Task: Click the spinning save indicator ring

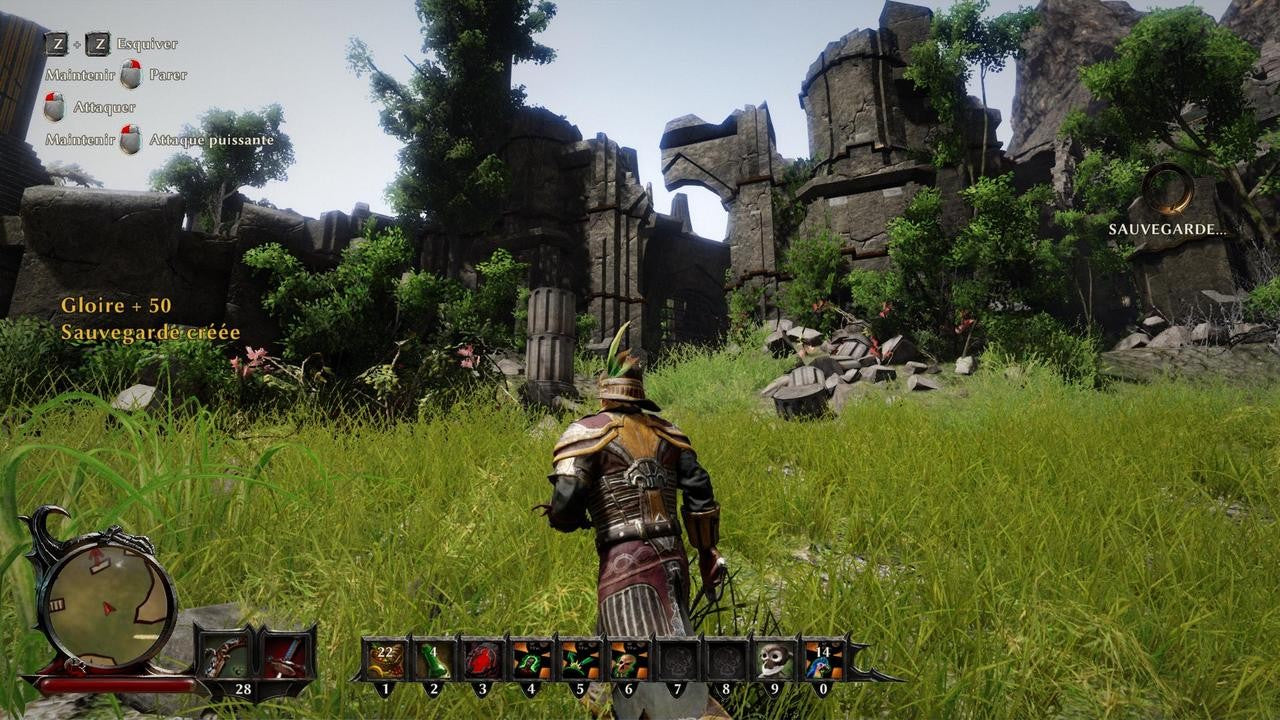Action: (1166, 188)
